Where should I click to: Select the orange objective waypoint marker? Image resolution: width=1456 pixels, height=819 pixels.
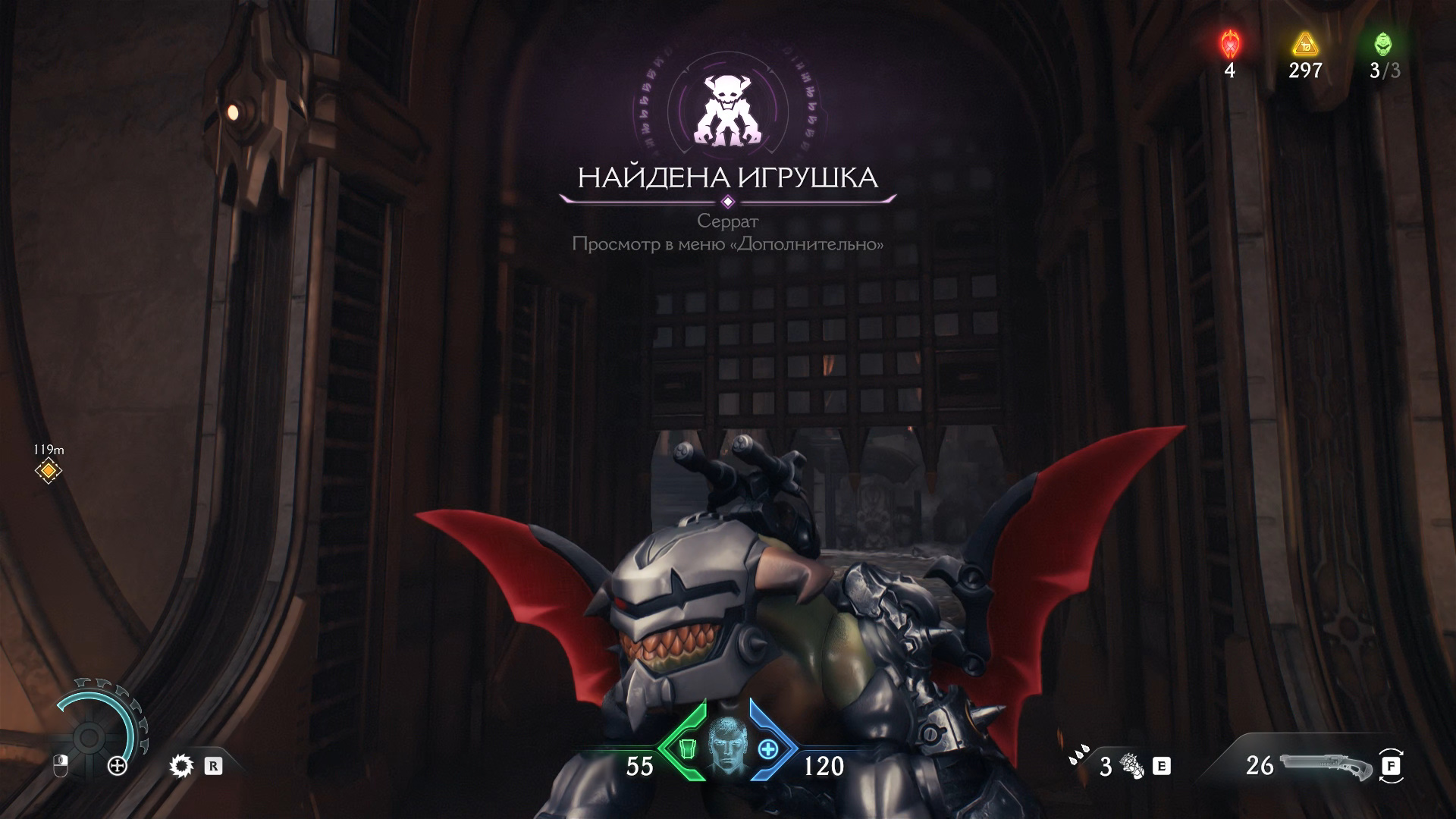click(x=49, y=471)
